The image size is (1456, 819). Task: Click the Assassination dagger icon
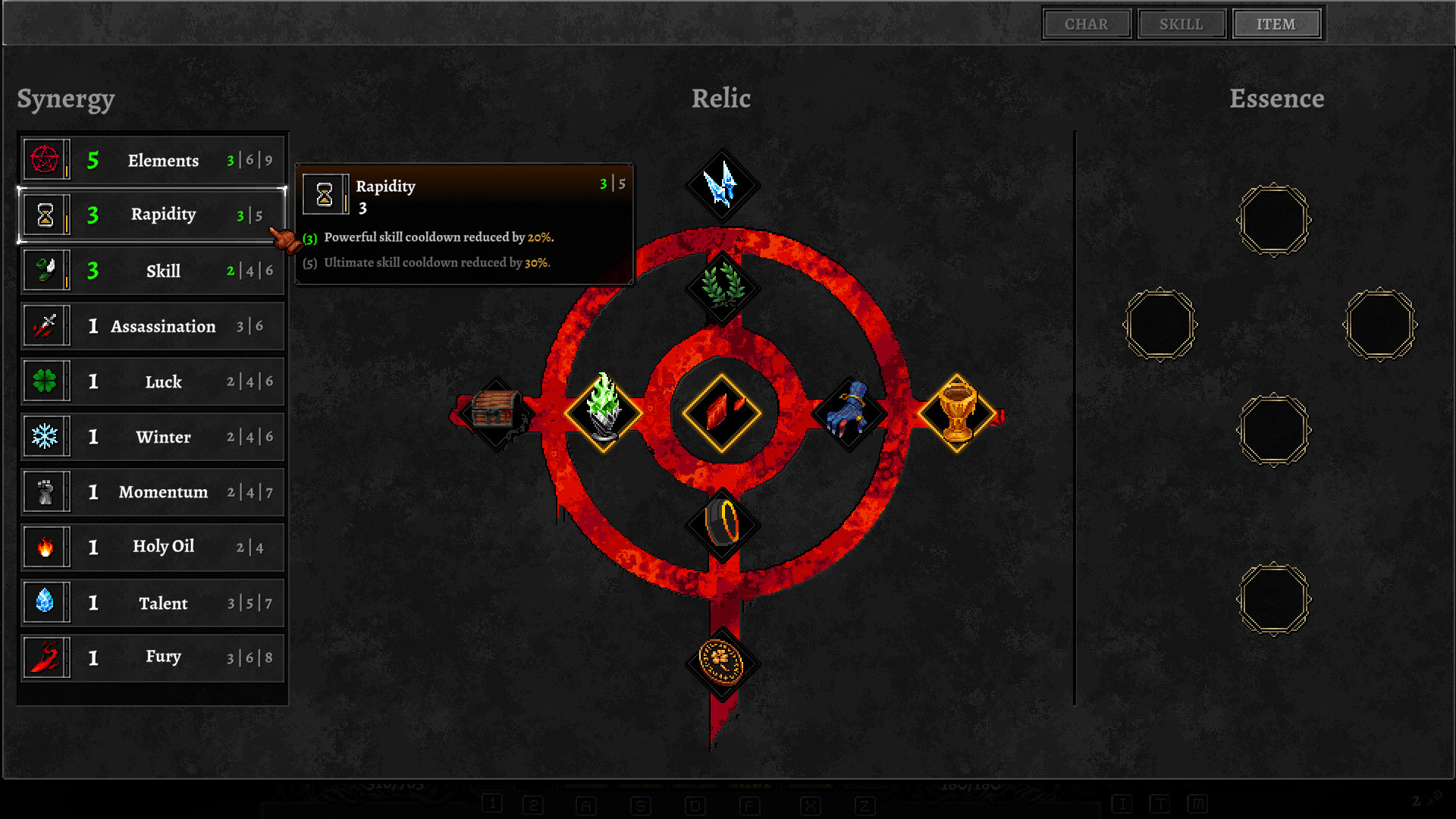coord(46,325)
